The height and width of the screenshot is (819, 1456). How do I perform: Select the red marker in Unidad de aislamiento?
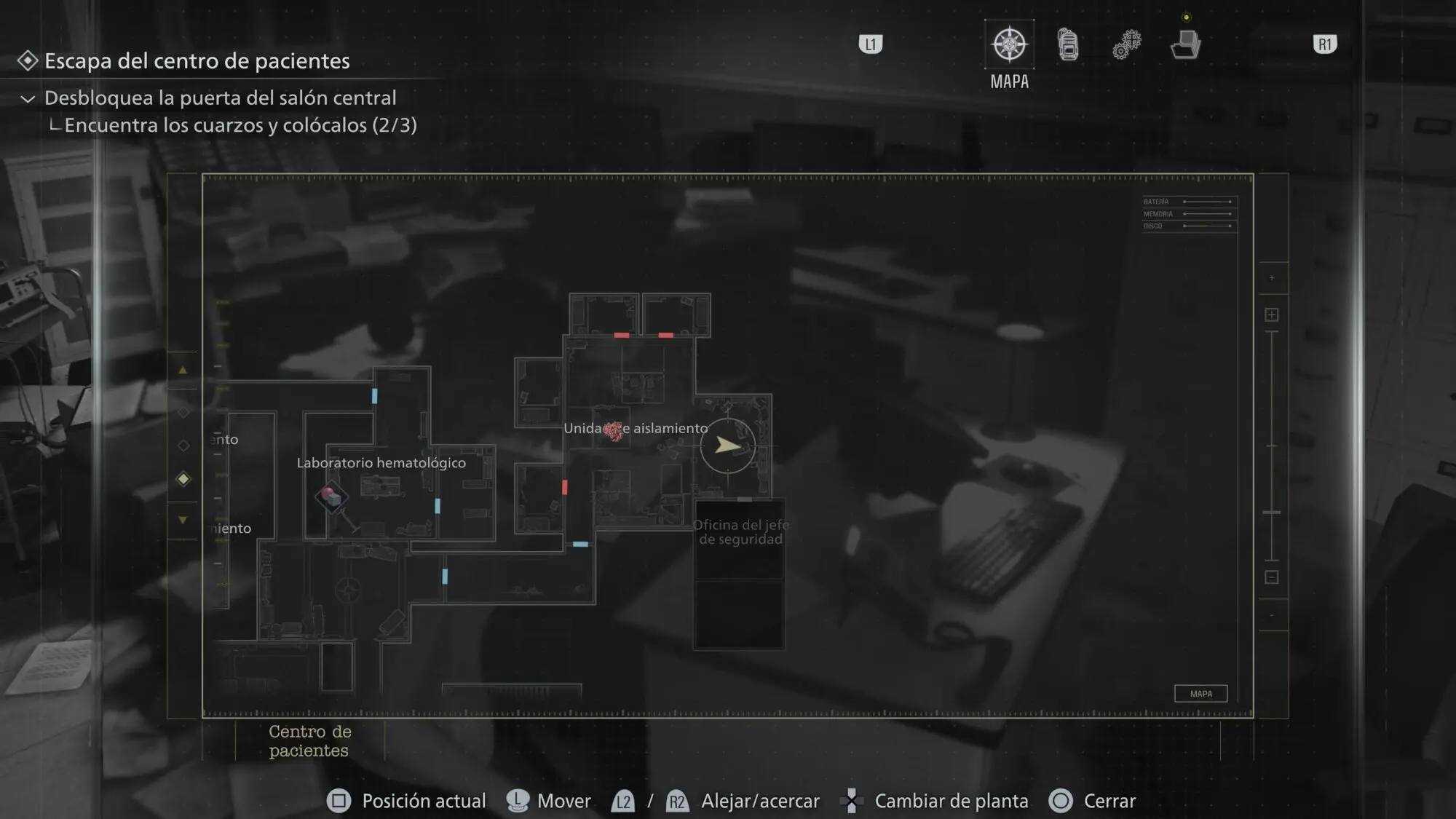pyautogui.click(x=613, y=431)
